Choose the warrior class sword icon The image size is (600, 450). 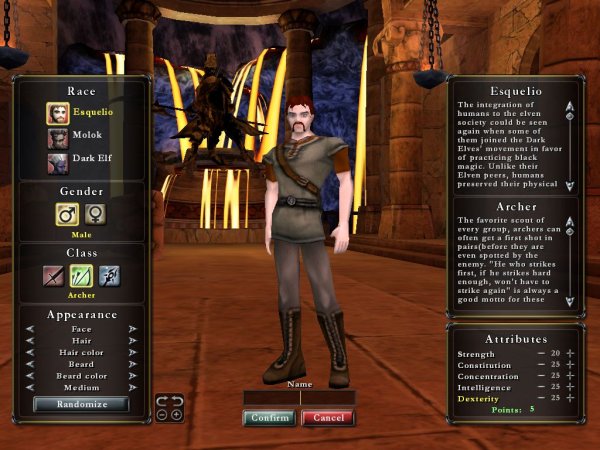pos(54,276)
